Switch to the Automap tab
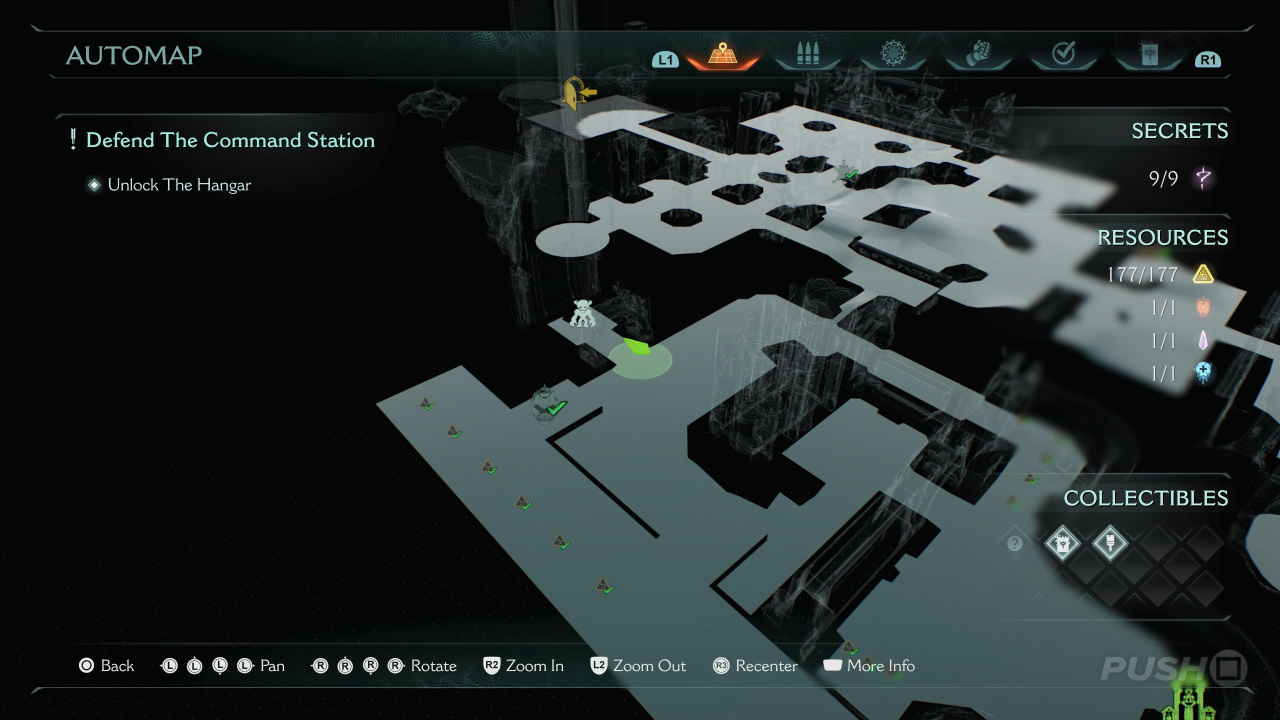 (x=722, y=55)
